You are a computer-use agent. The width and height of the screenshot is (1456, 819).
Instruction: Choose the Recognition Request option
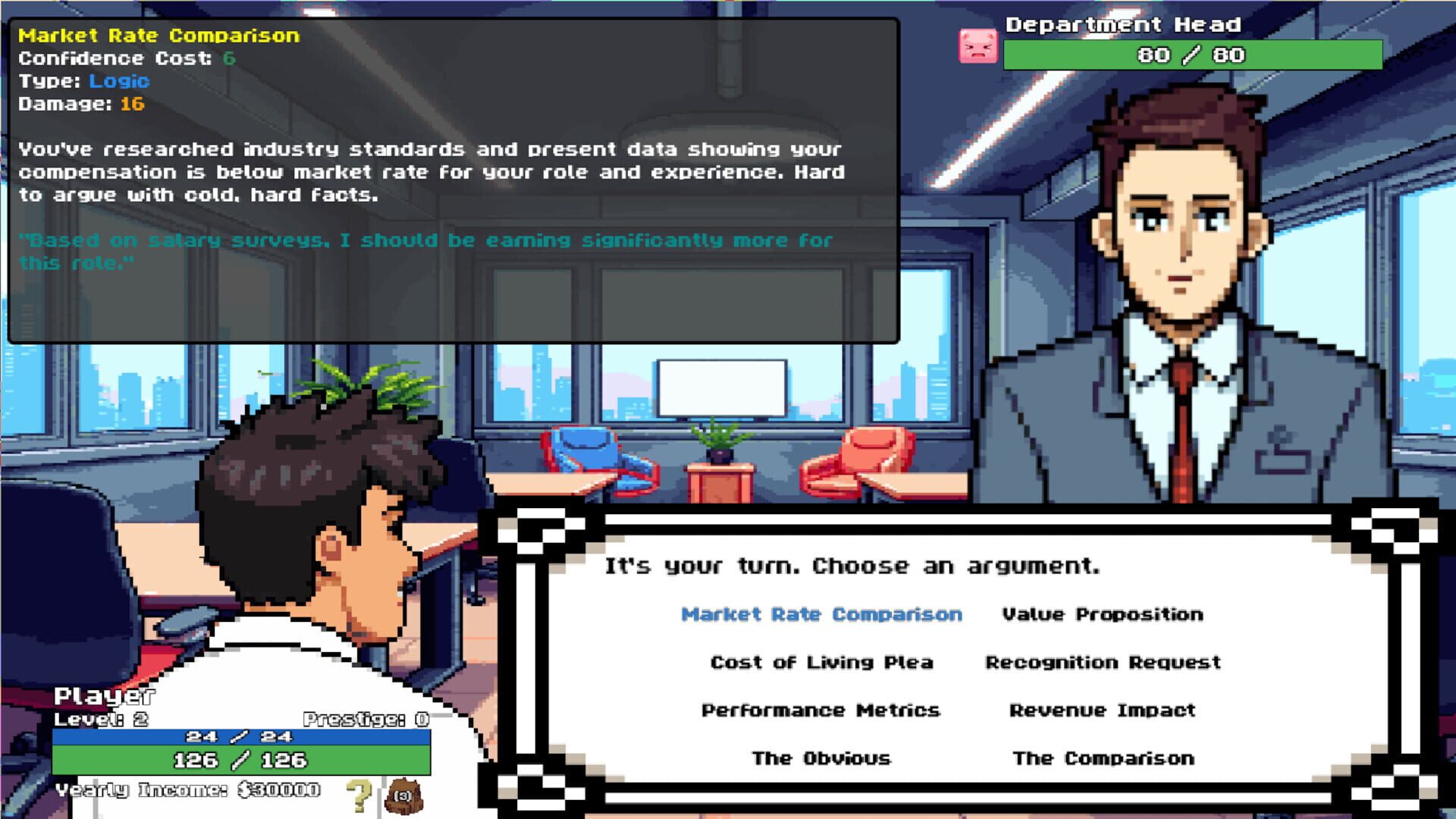pos(1101,662)
